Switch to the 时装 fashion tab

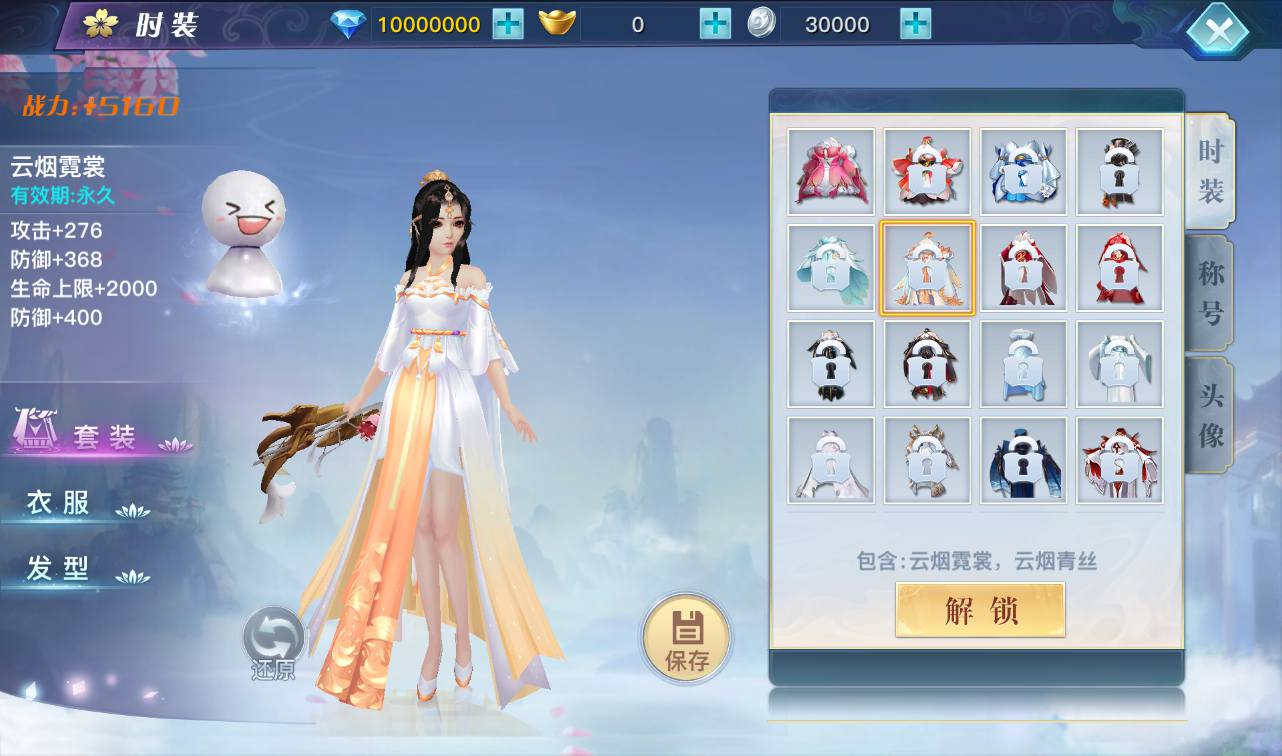[1211, 171]
